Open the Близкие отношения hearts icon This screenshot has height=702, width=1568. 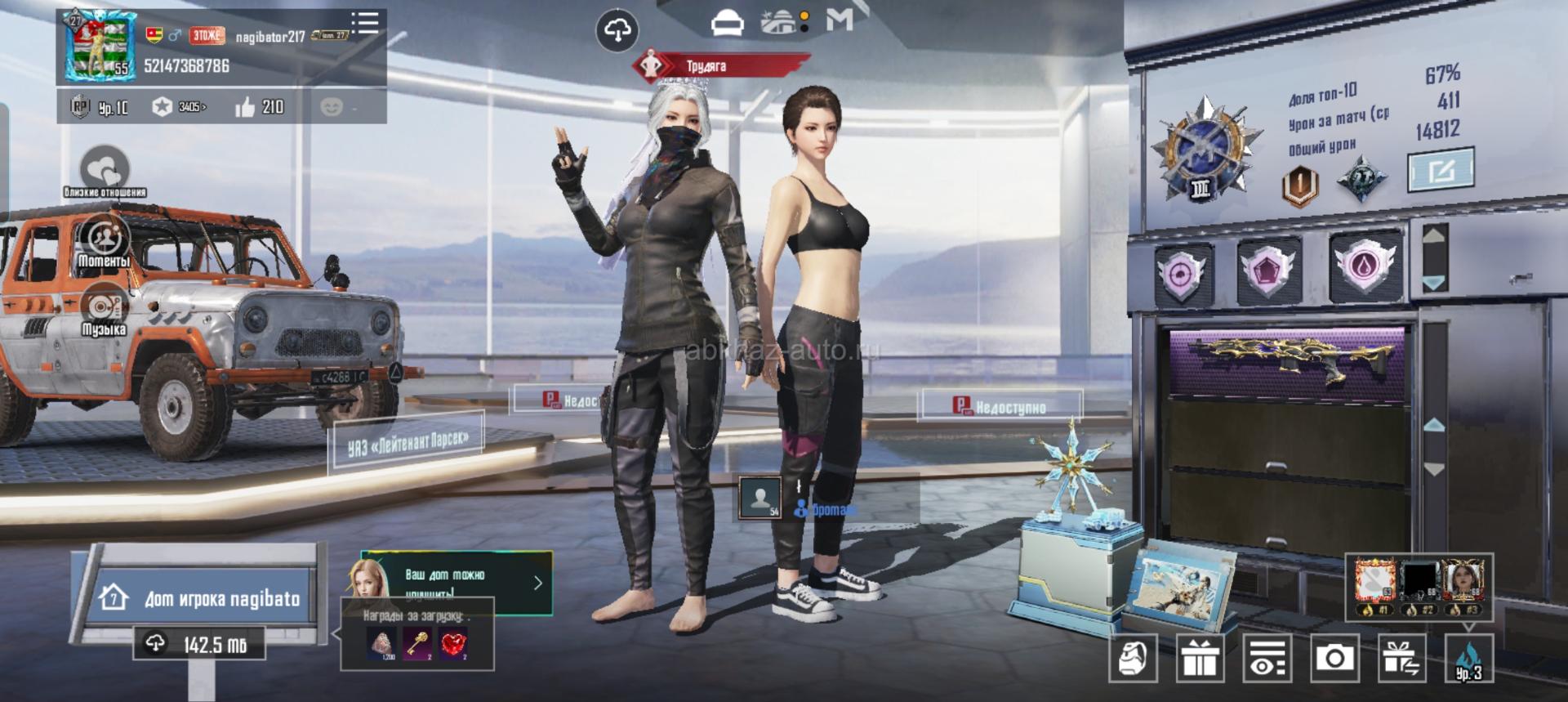point(105,169)
